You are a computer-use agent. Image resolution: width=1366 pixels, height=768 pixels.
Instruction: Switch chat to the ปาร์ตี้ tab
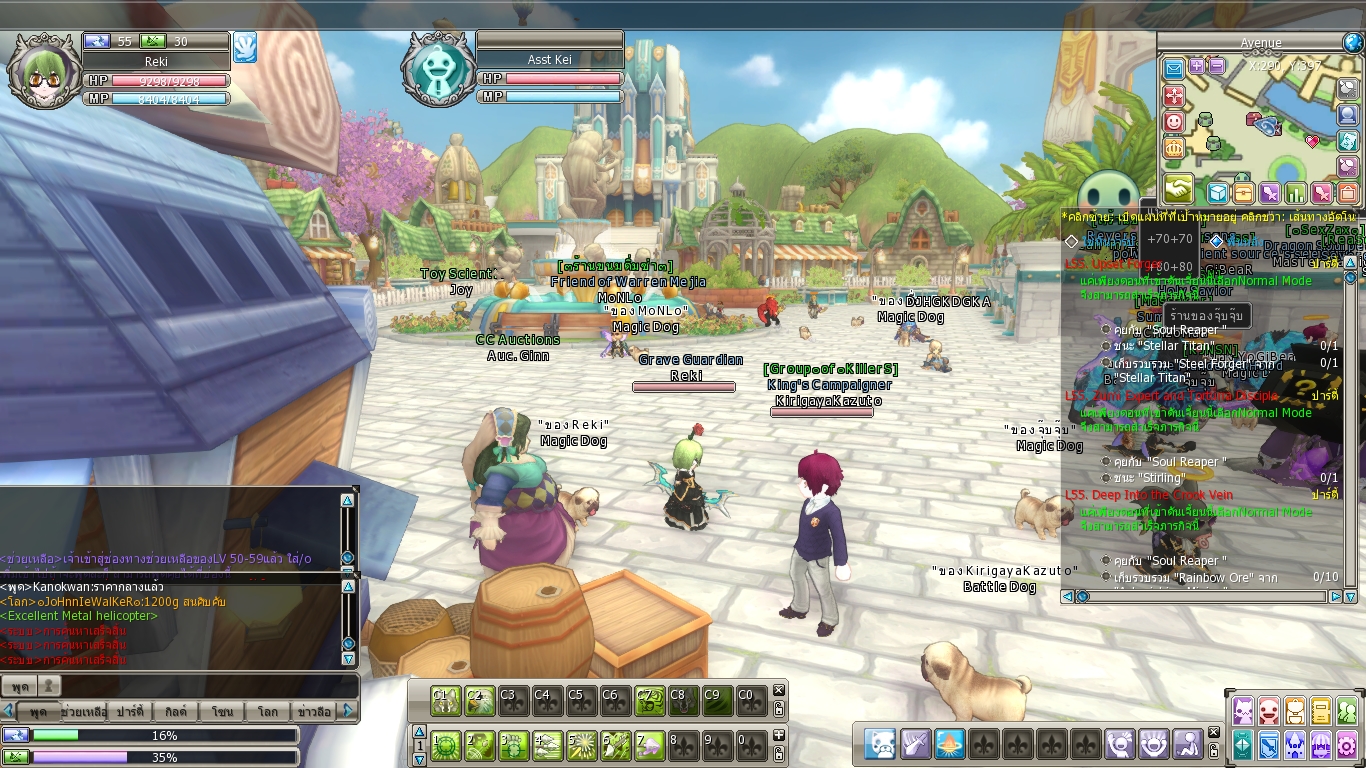[x=130, y=711]
